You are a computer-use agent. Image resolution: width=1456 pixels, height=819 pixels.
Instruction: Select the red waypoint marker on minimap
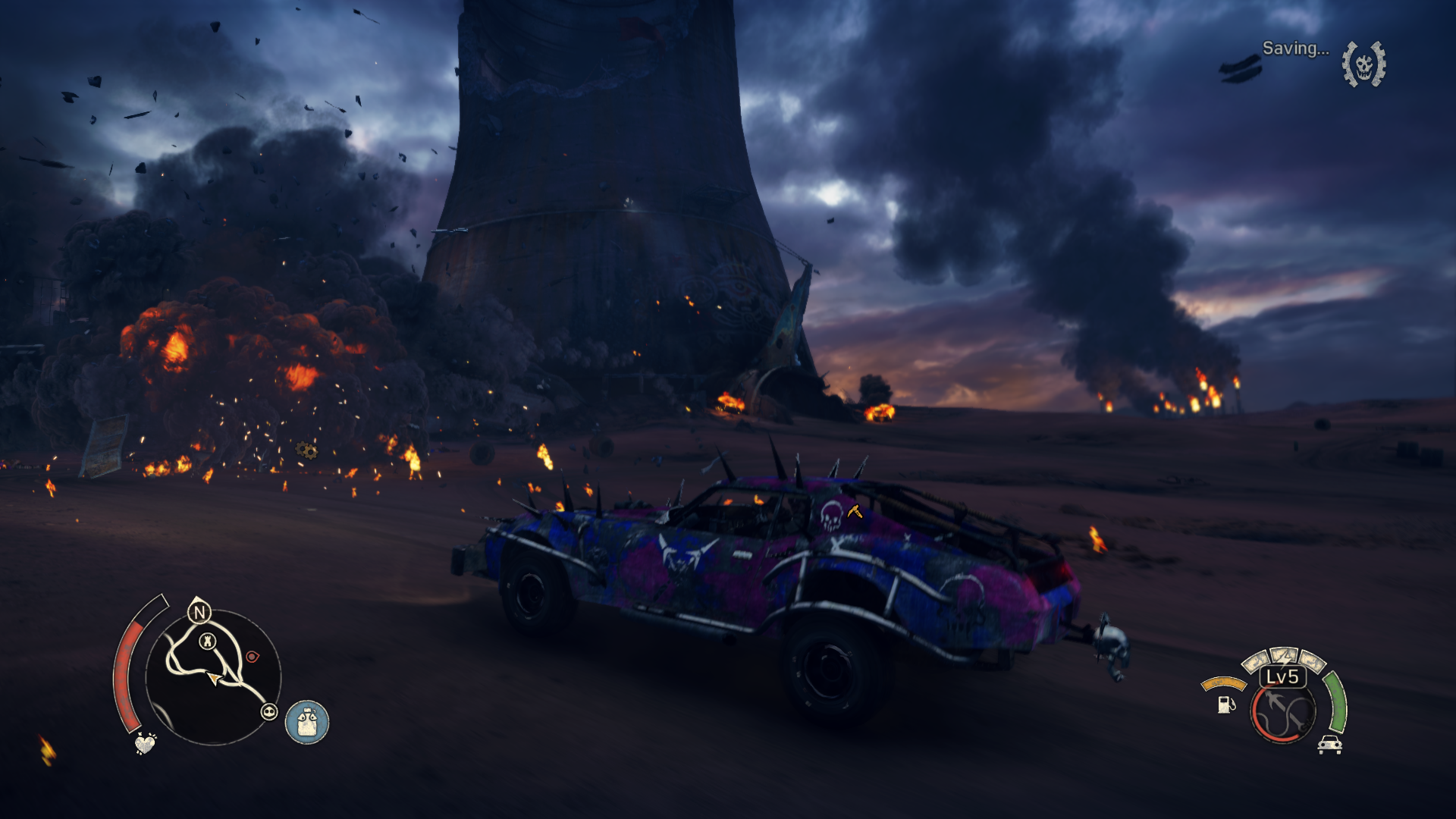(252, 657)
